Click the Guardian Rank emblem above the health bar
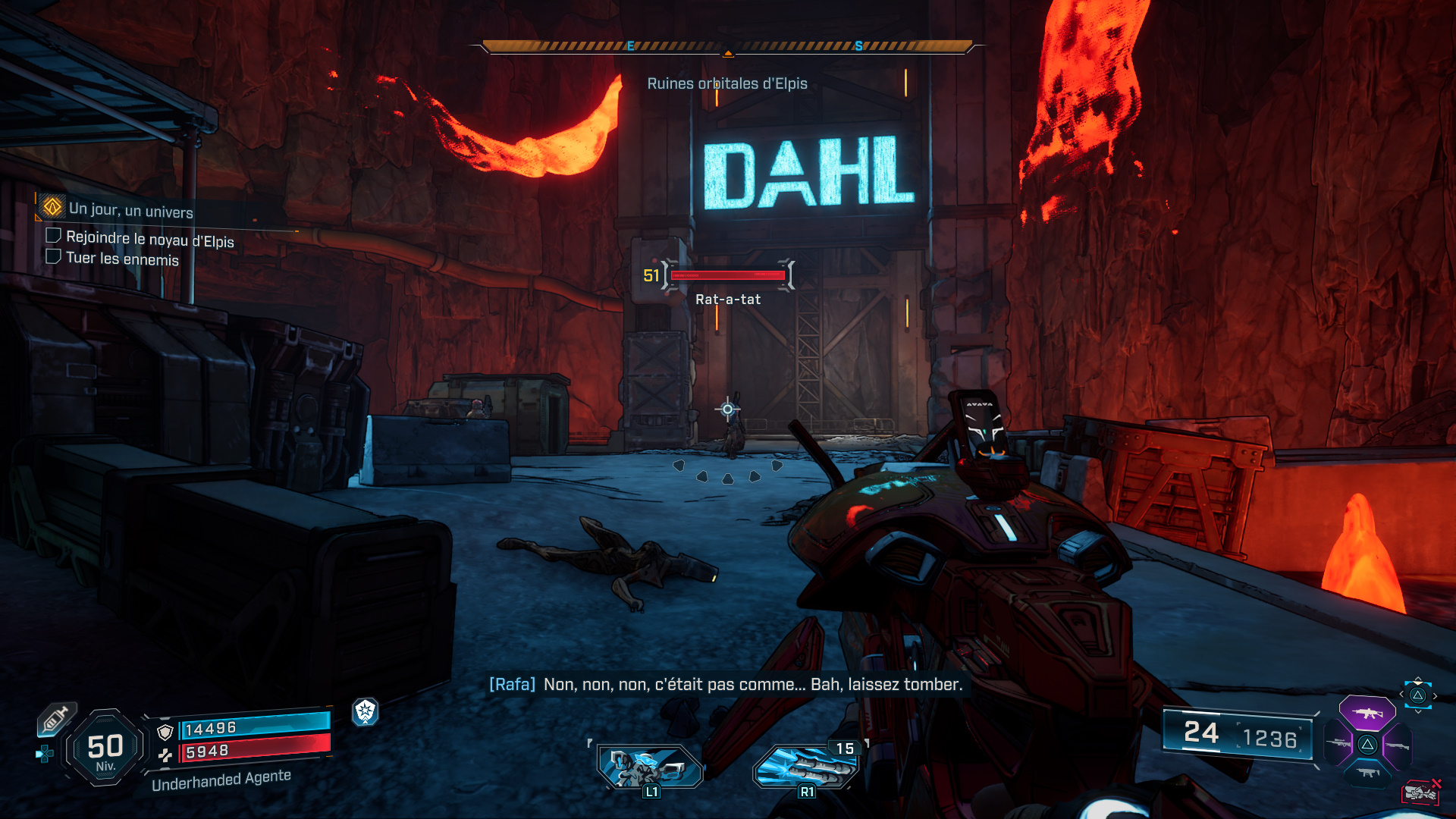 [366, 714]
